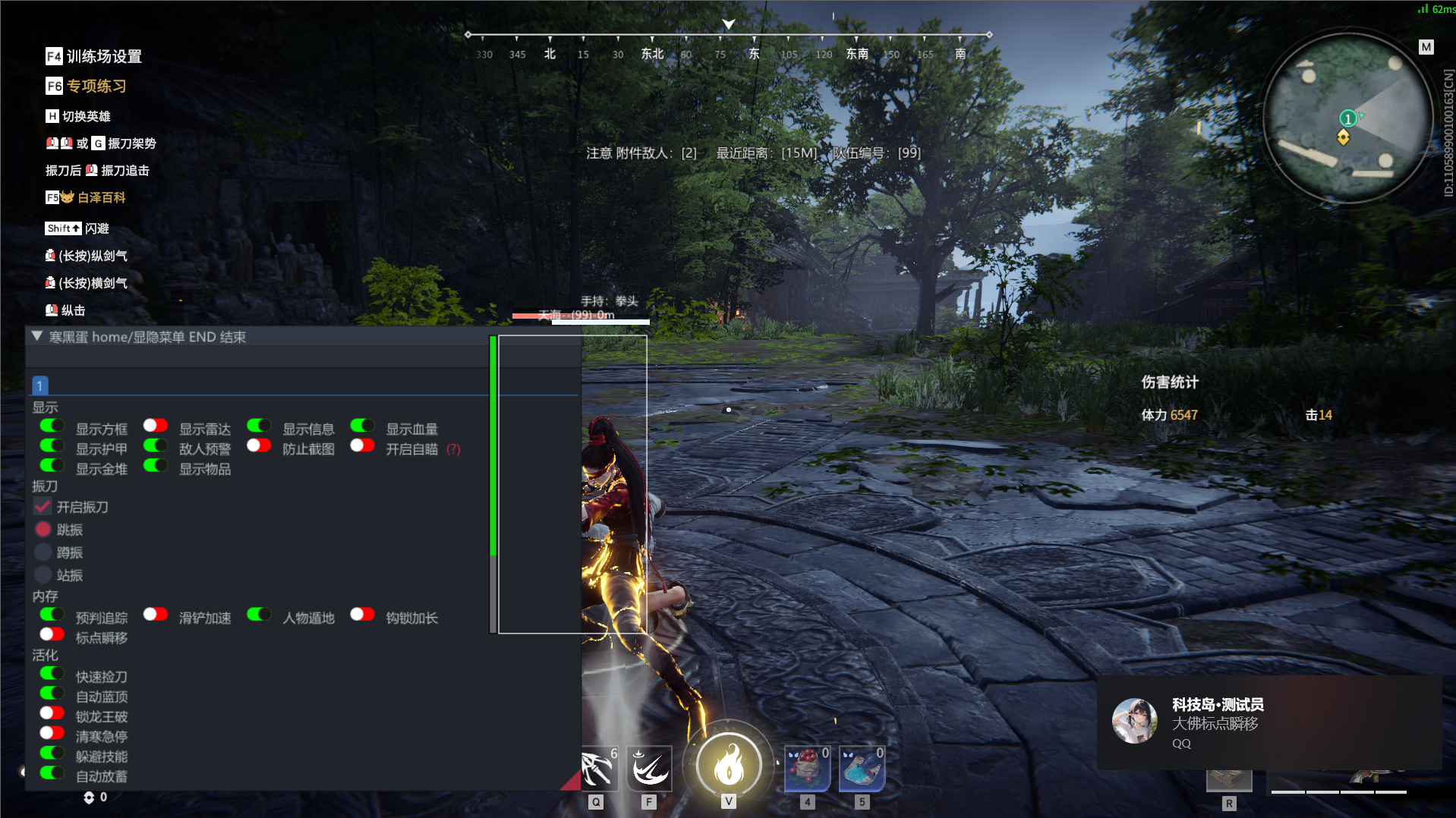Trigger the flame ultimate ability icon
Image resolution: width=1456 pixels, height=818 pixels.
tap(729, 765)
